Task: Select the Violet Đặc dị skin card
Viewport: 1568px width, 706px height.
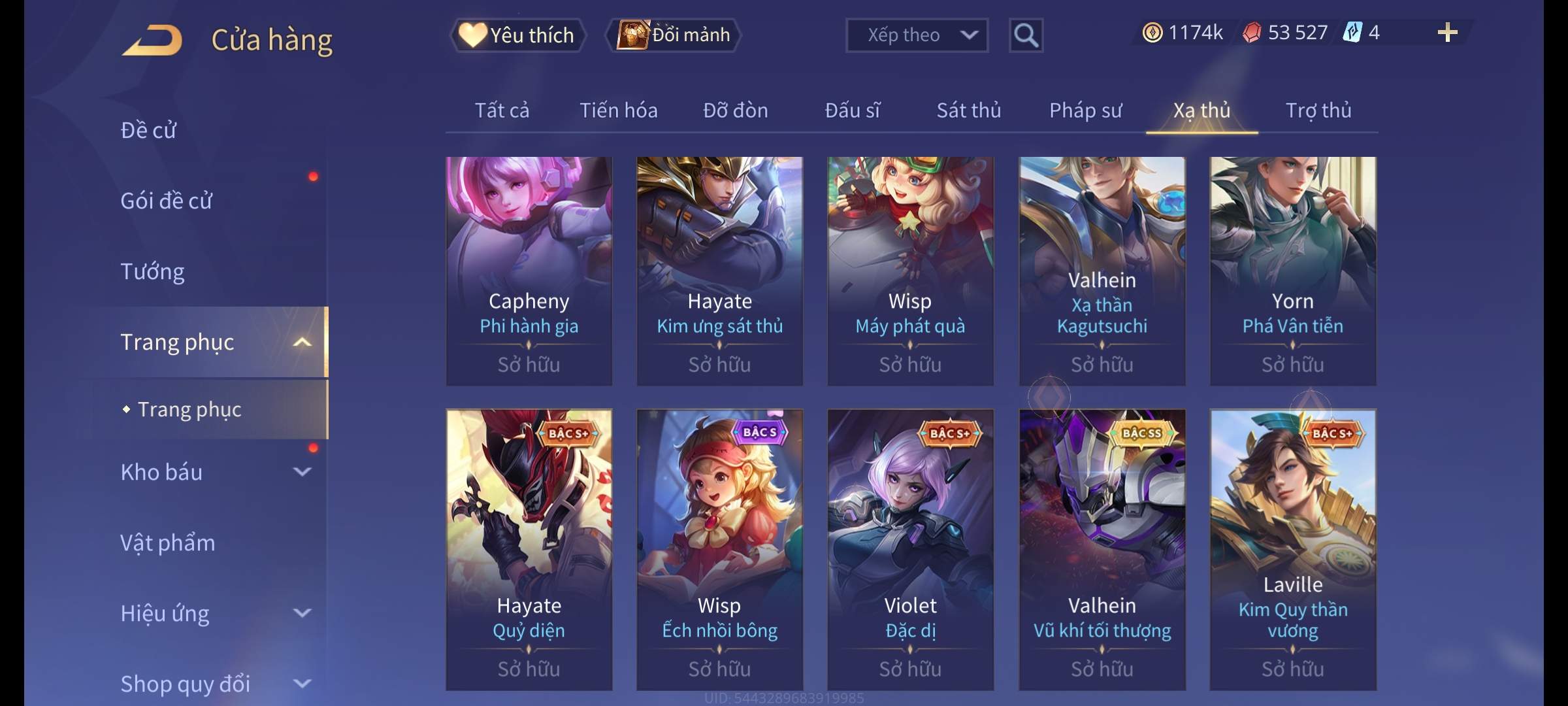Action: 910,549
